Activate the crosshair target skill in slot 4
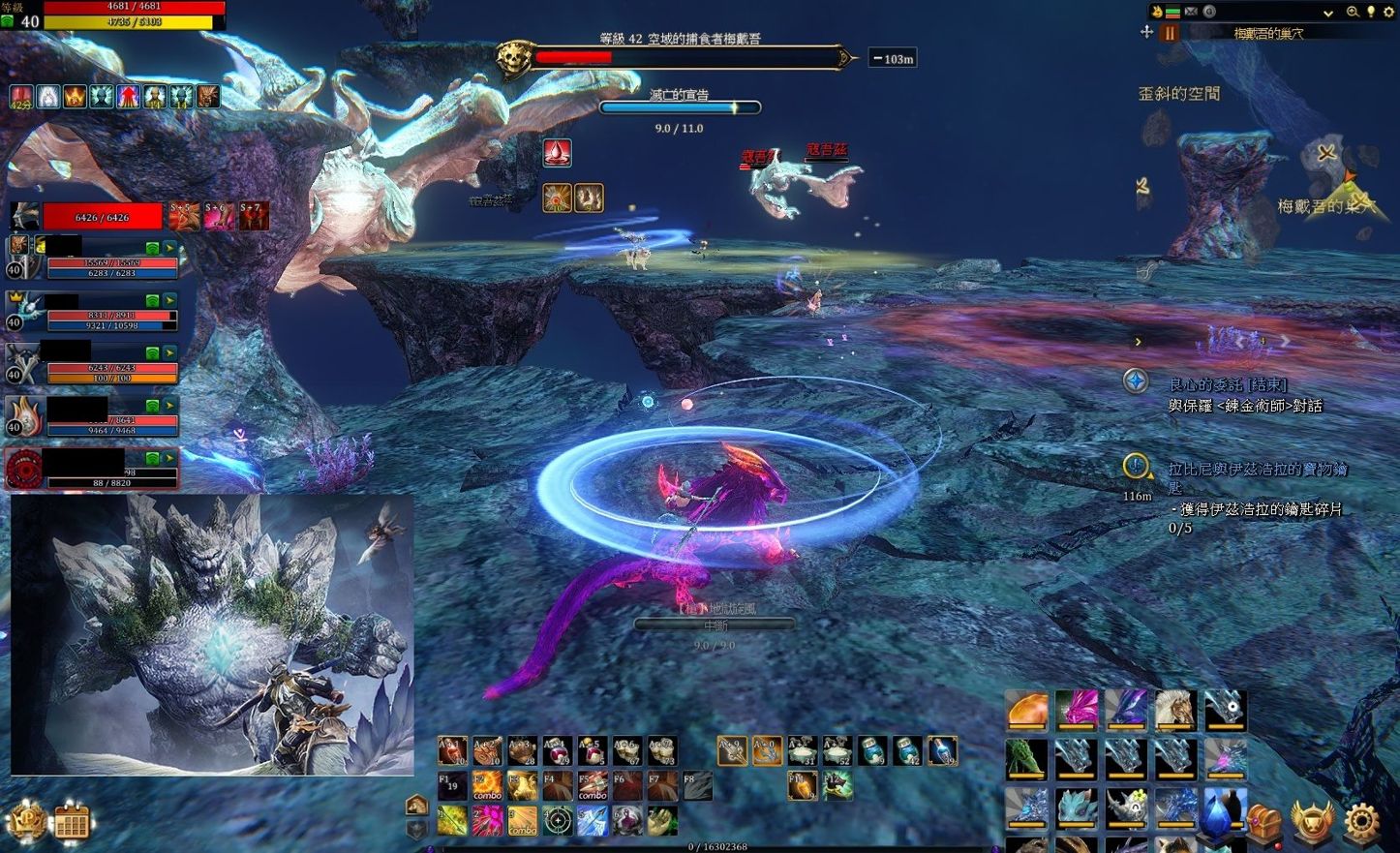Viewport: 1400px width, 853px height. 557,821
